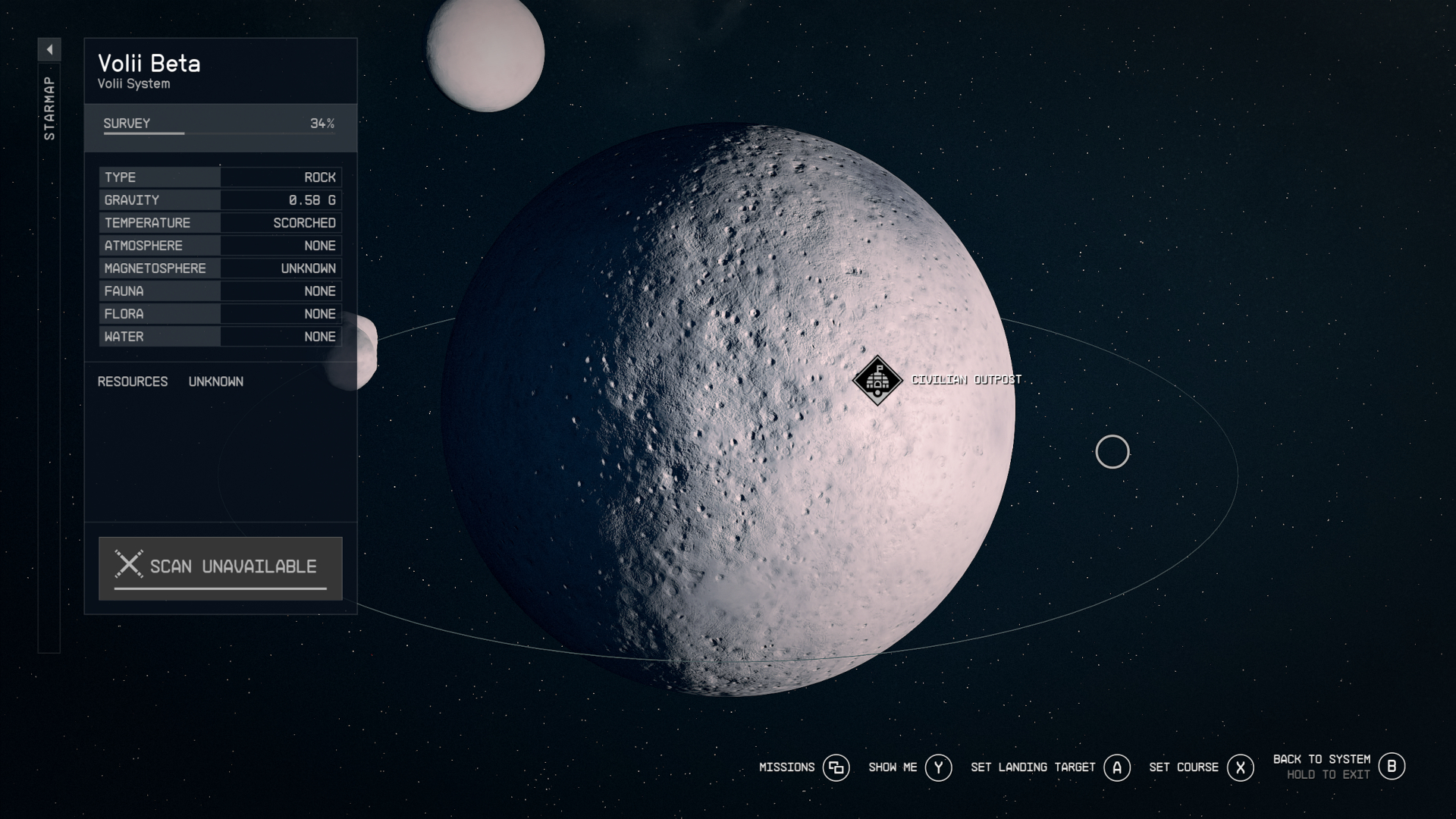Click the scanner icon inside Scan Unavailable
This screenshot has height=819, width=1456.
pos(129,564)
